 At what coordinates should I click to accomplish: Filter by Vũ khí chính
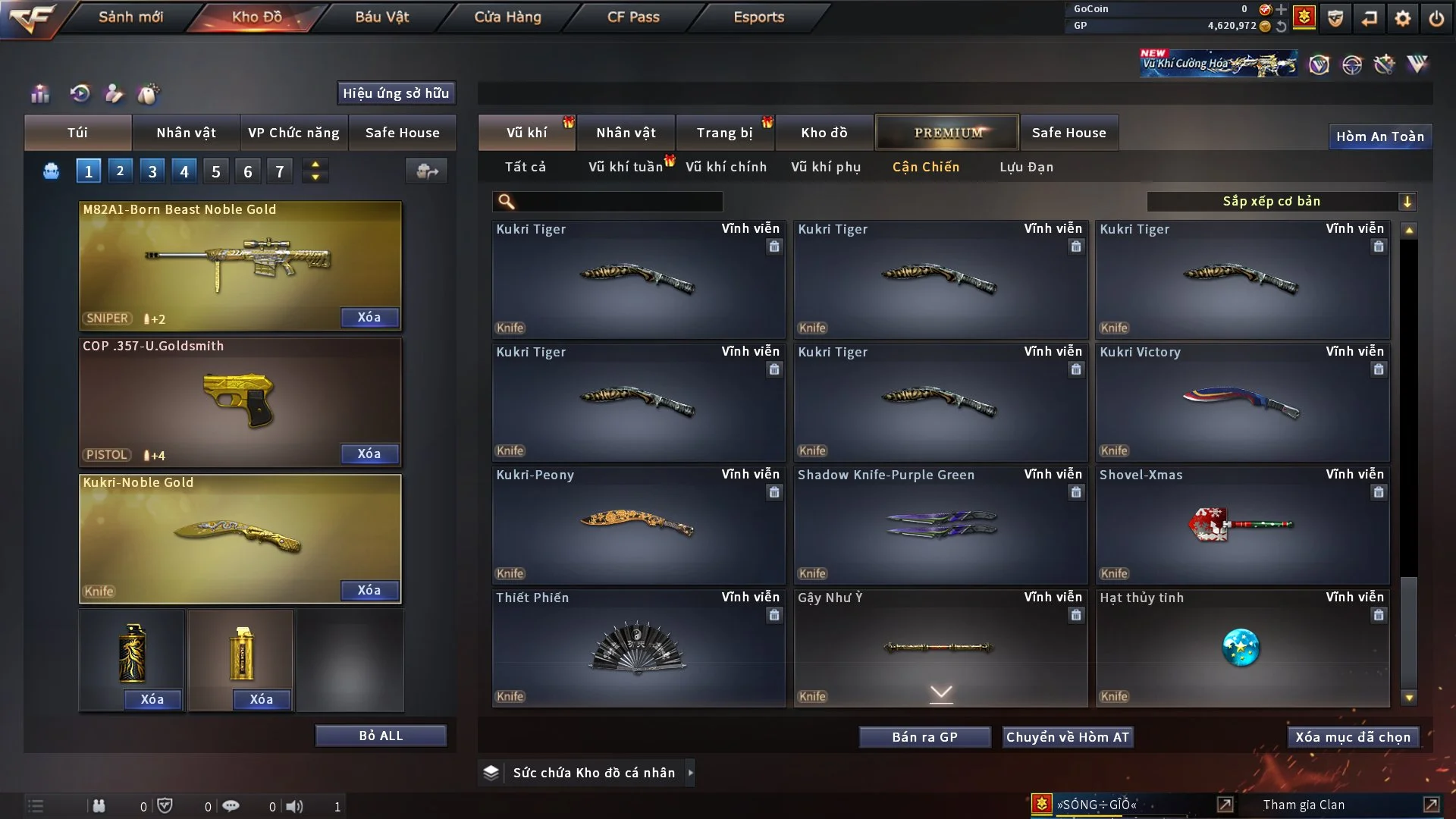point(726,167)
